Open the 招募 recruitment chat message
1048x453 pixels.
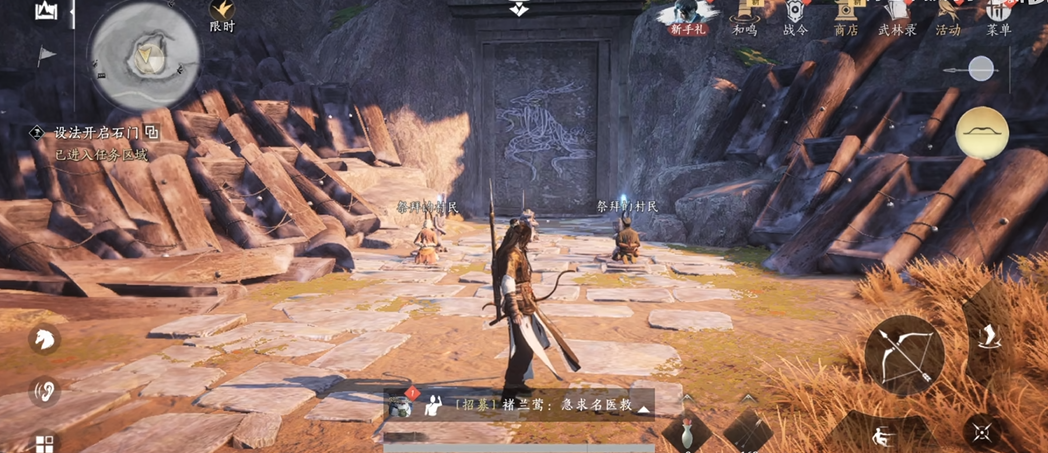[x=540, y=407]
